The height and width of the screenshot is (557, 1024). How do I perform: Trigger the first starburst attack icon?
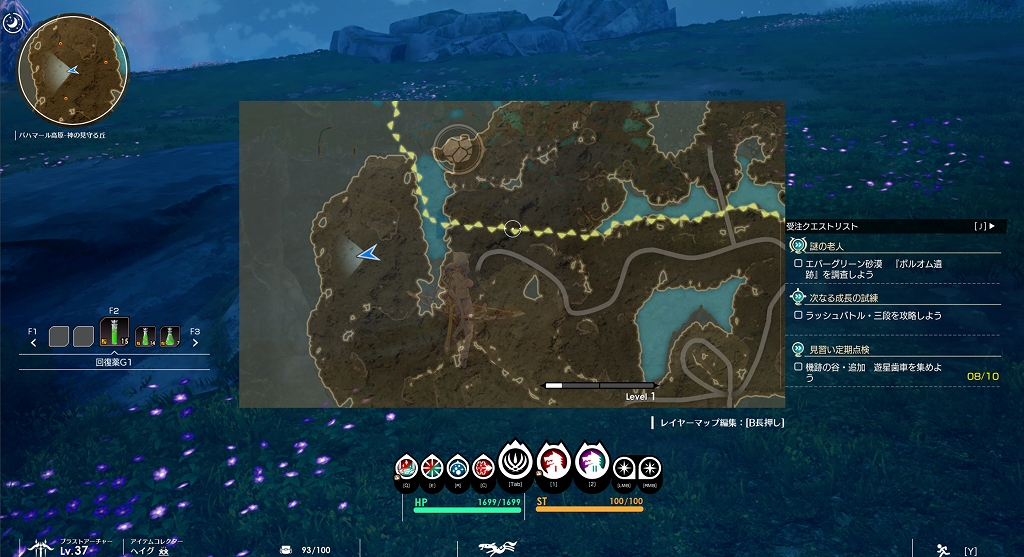coord(624,467)
